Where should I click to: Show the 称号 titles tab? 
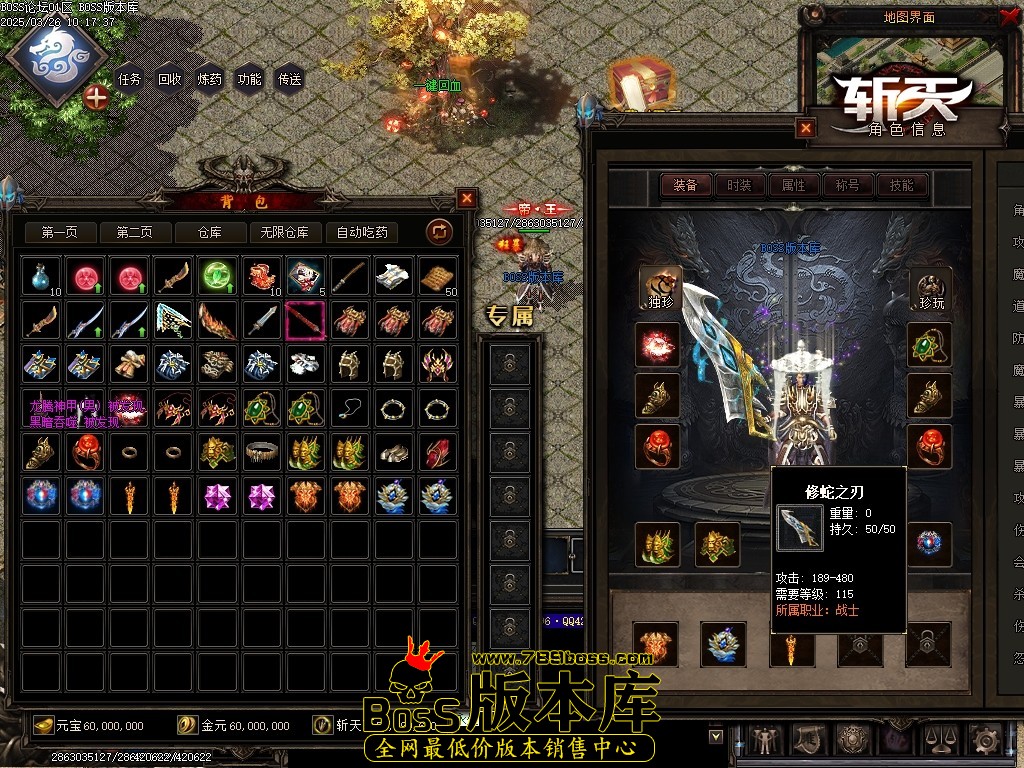847,185
